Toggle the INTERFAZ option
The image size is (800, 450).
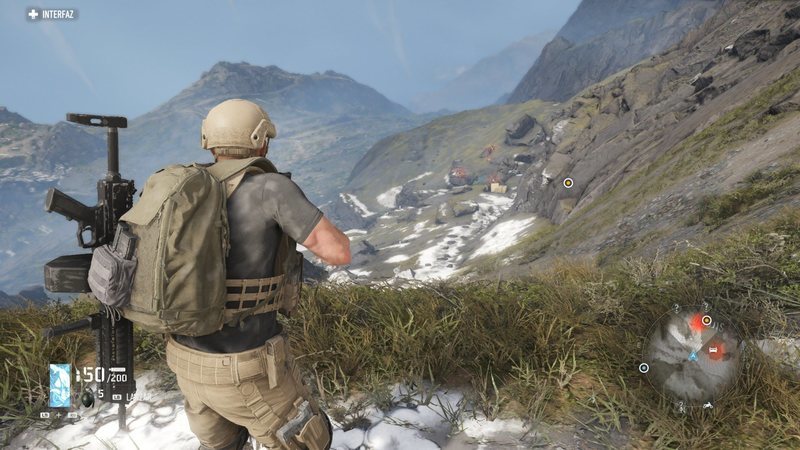[x=52, y=14]
